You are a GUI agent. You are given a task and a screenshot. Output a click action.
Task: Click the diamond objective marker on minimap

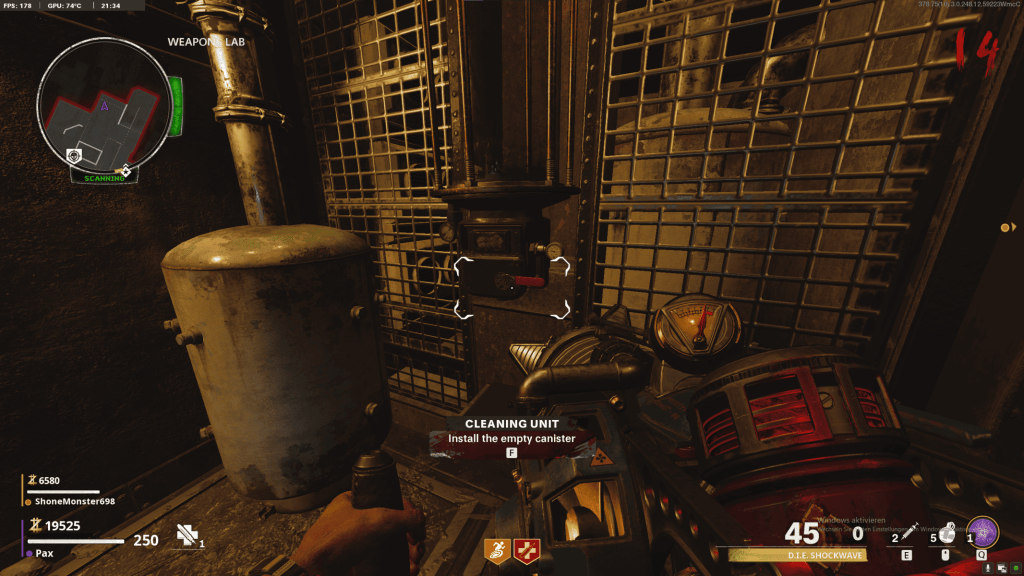[x=125, y=171]
